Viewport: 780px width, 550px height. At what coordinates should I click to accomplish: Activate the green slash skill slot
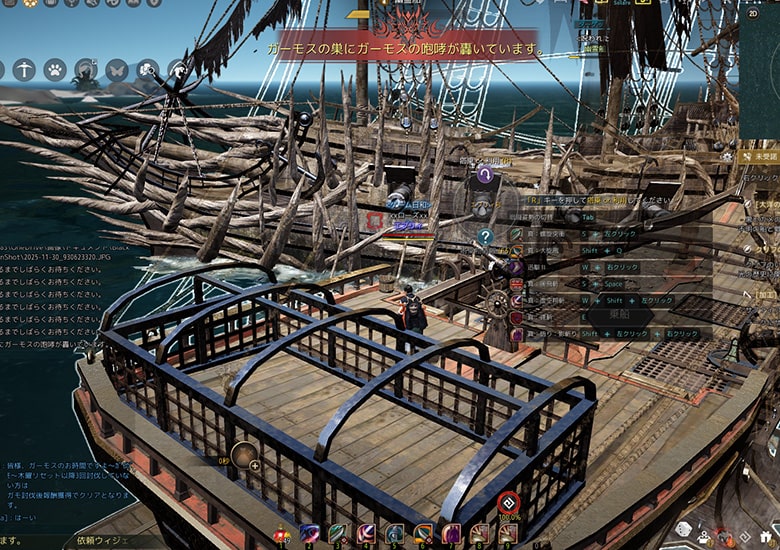coord(338,535)
